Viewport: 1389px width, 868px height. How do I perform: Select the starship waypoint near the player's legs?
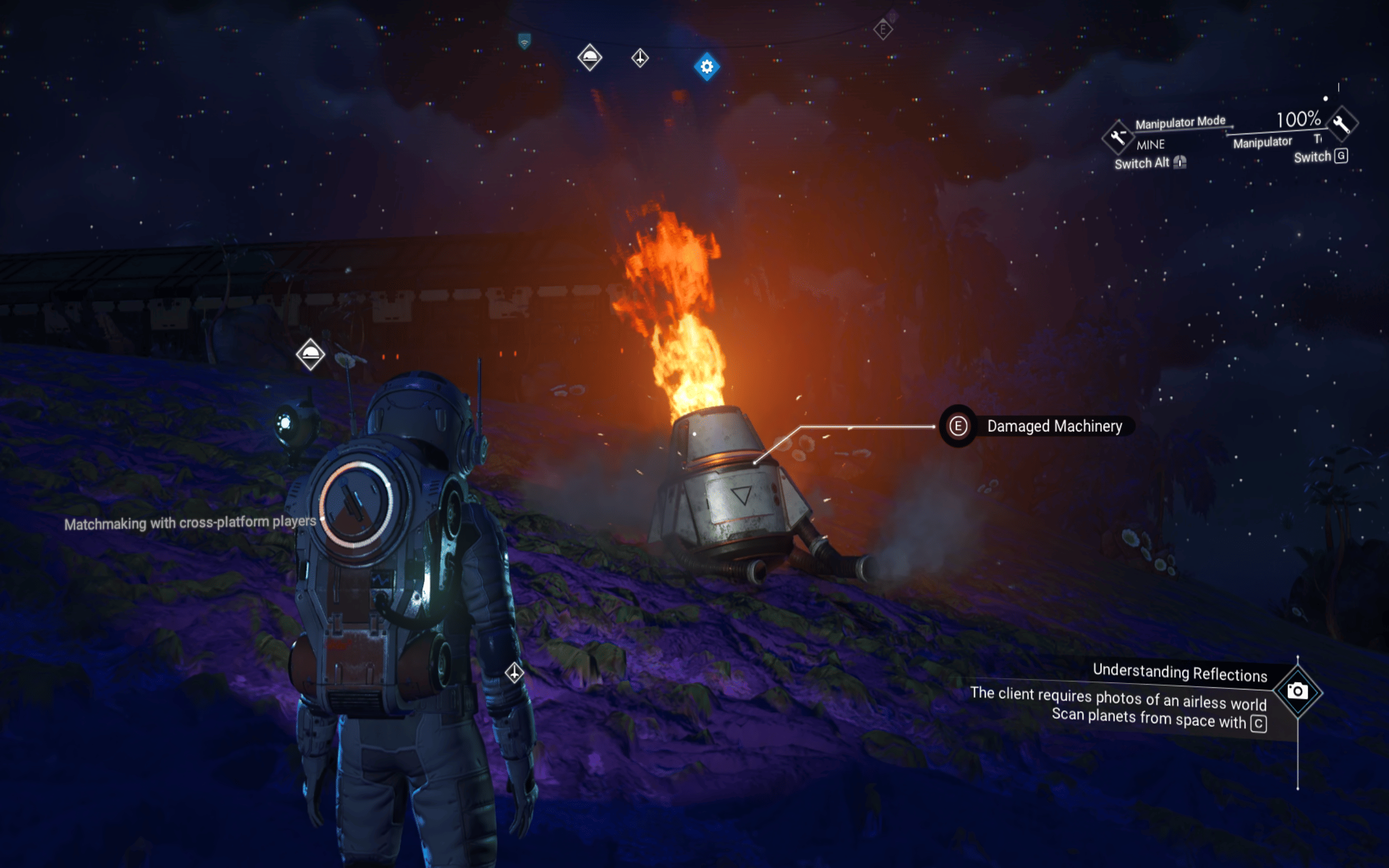(x=514, y=672)
